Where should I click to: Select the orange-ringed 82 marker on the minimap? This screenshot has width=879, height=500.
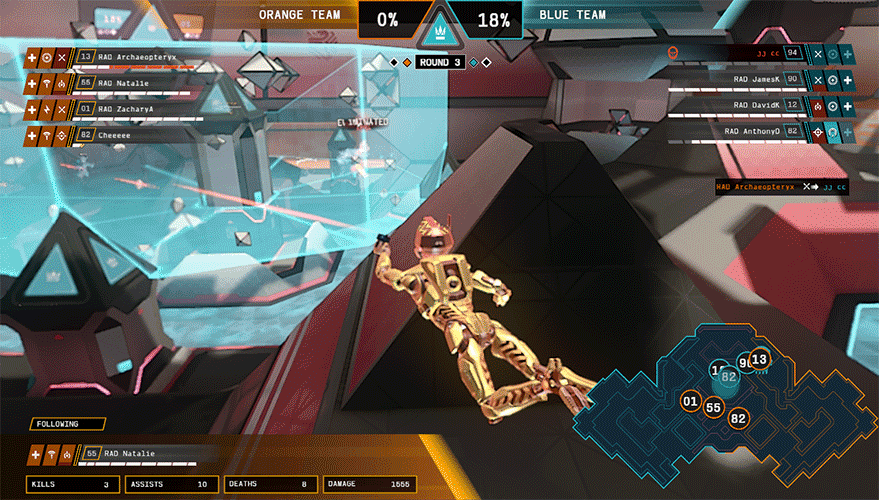pos(739,418)
